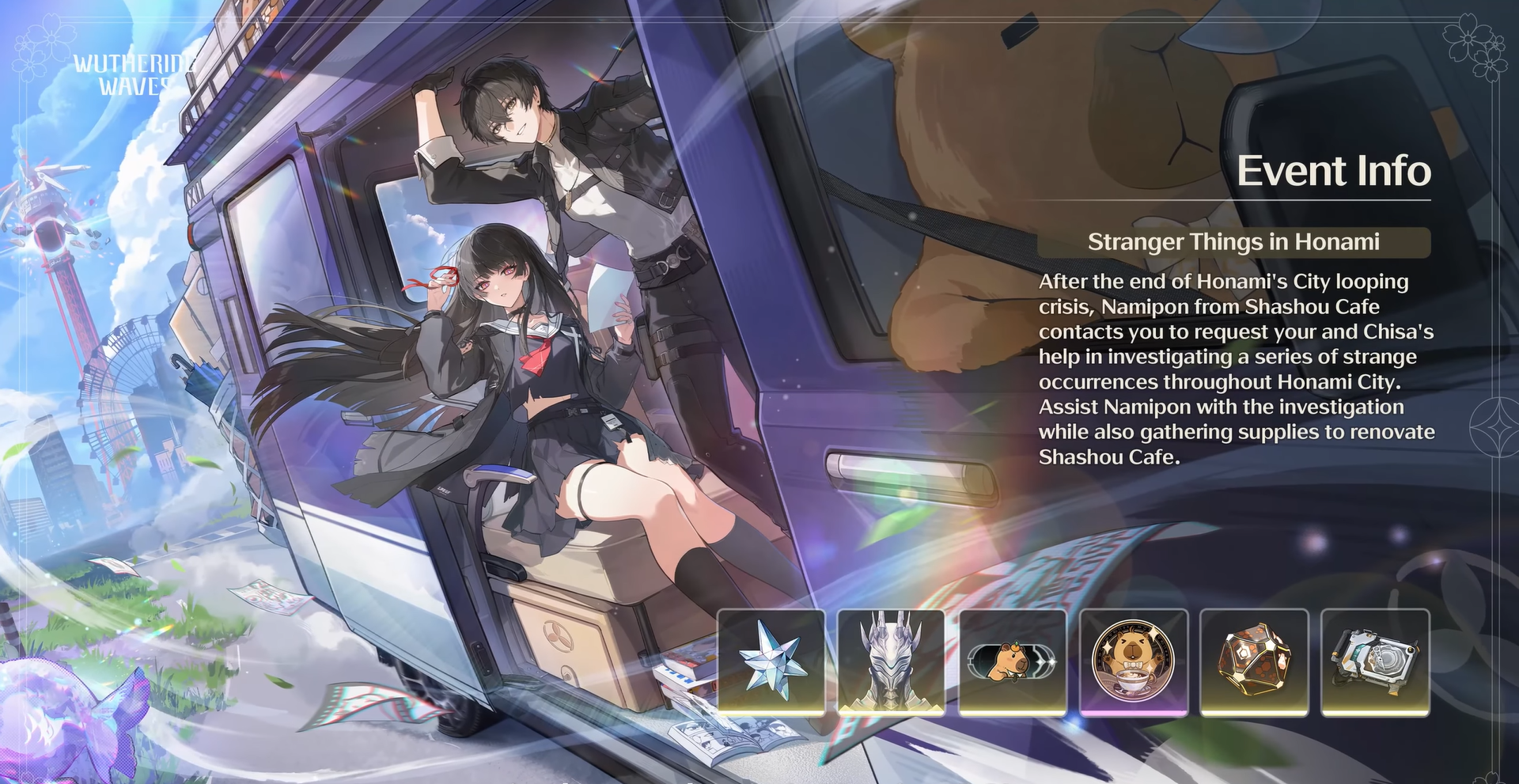
Task: Select the Astrite star crystal reward
Action: [771, 662]
